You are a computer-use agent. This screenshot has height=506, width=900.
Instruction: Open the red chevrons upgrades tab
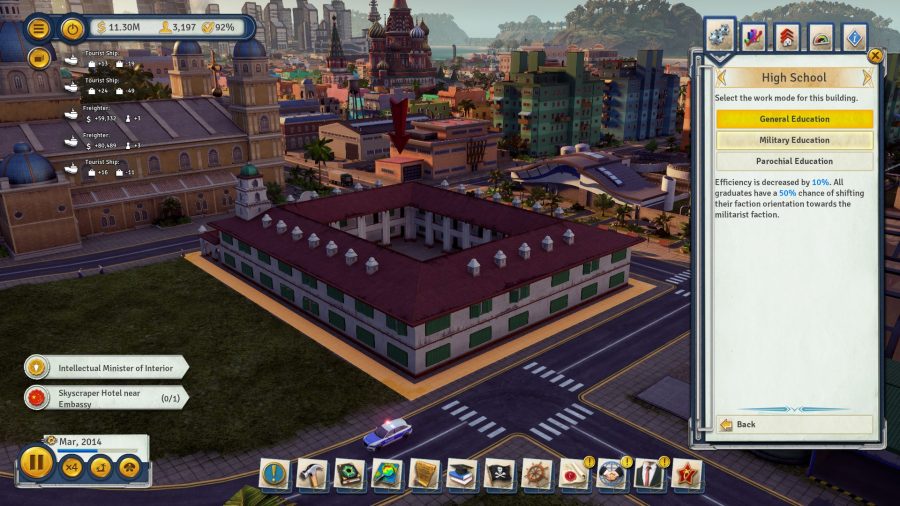tap(787, 38)
